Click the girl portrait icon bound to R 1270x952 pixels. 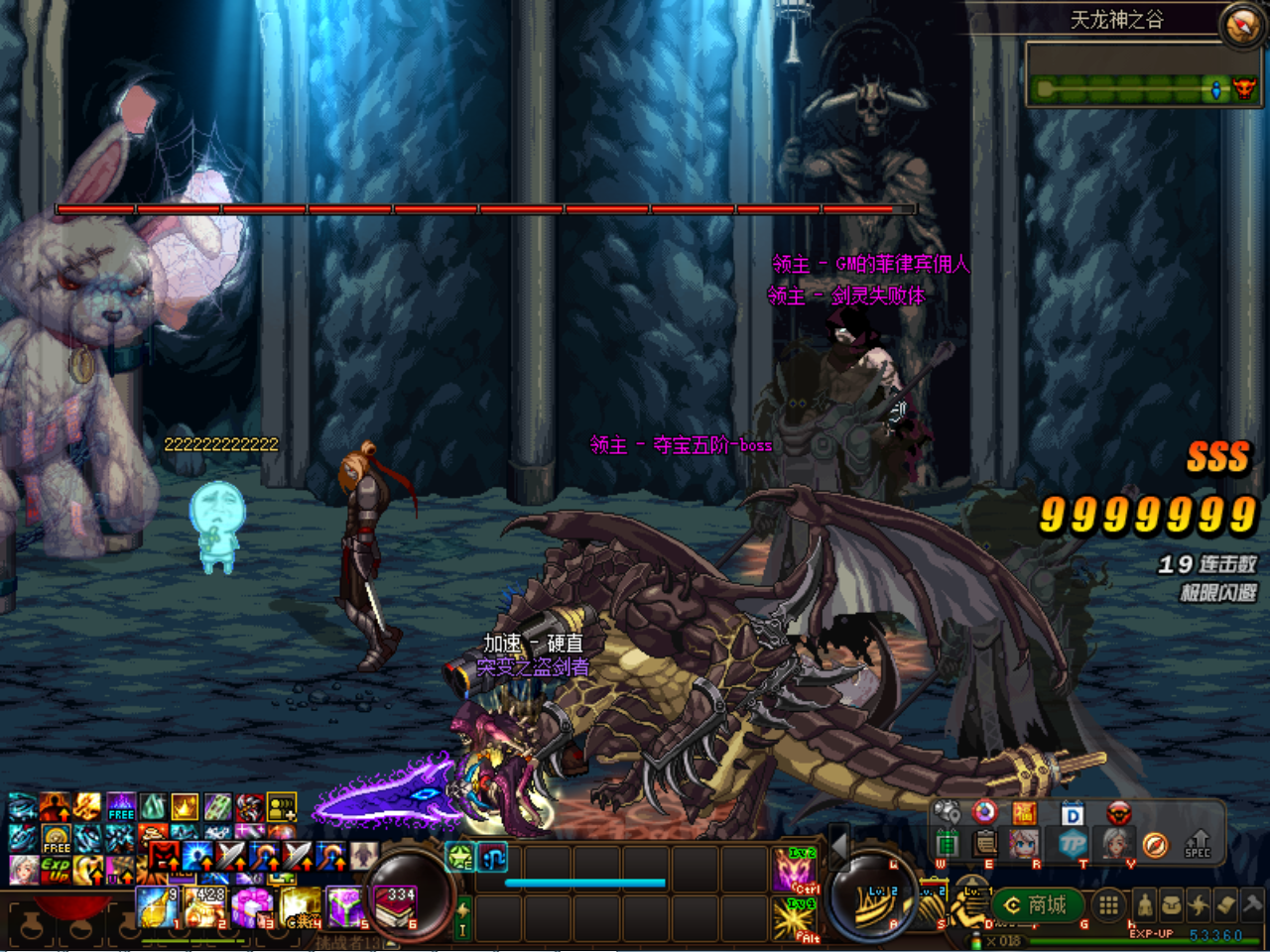tap(1022, 843)
